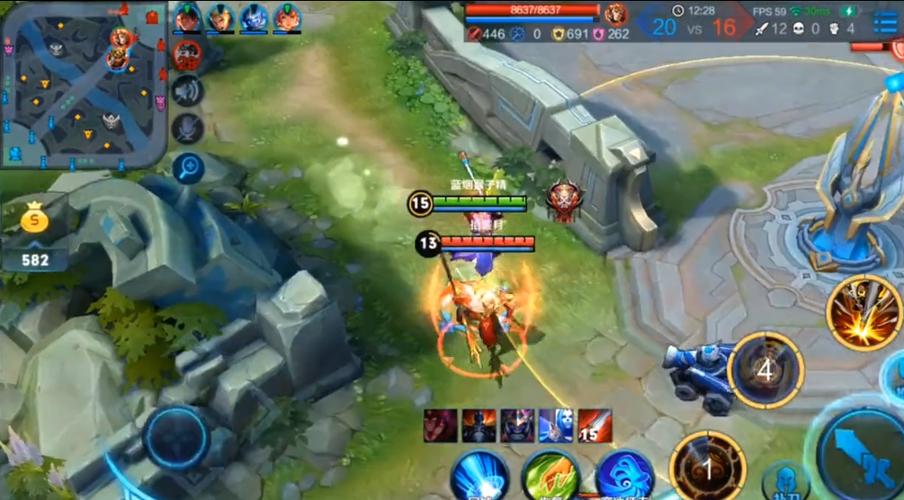
Task: Activate the green heal ability
Action: [550, 476]
